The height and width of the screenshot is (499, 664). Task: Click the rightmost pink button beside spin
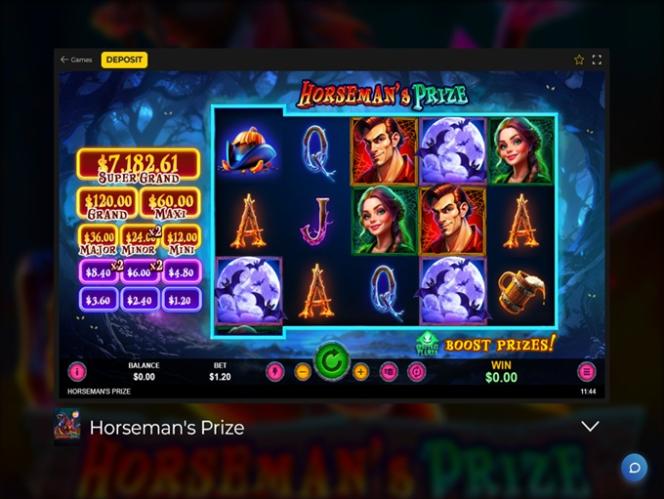[x=417, y=372]
